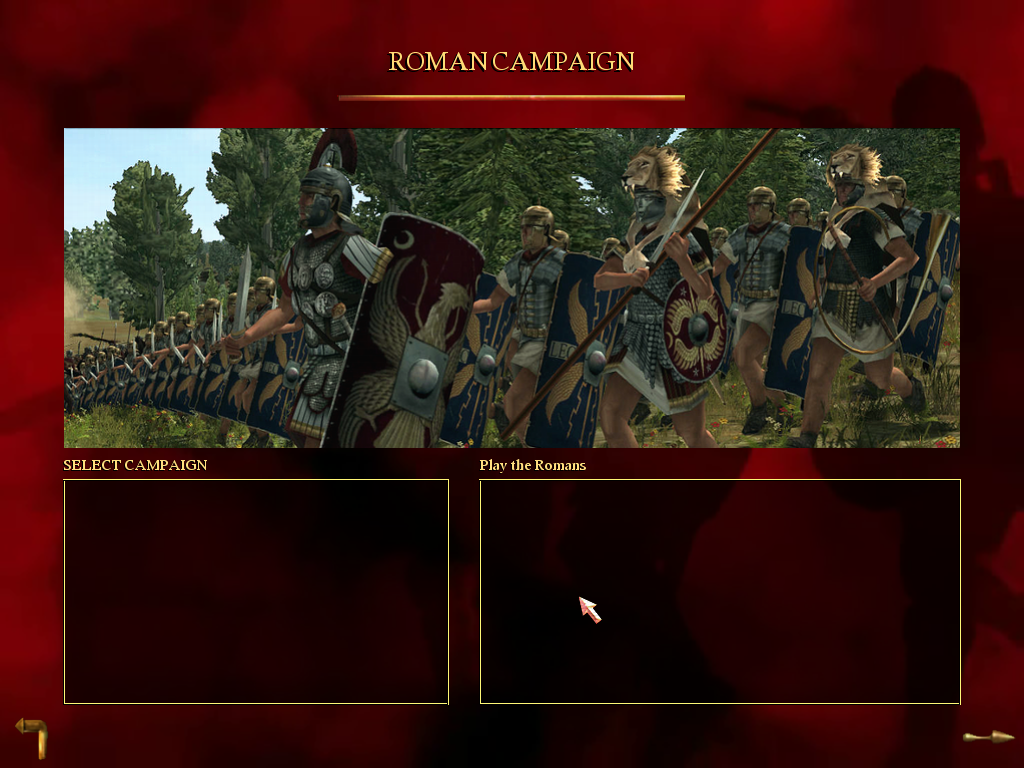Go back with the bent return arrow

pyautogui.click(x=32, y=735)
